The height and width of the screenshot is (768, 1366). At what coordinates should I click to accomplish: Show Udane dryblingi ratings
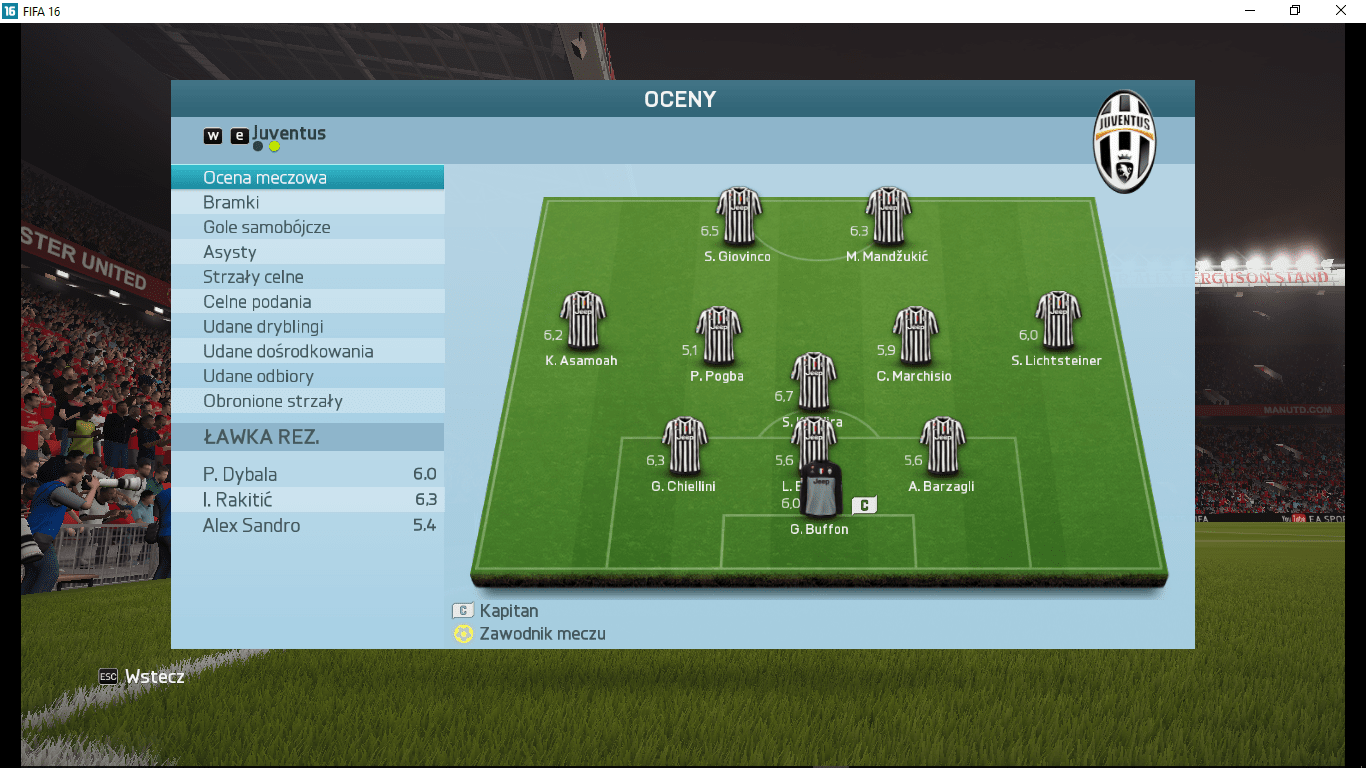(x=307, y=327)
